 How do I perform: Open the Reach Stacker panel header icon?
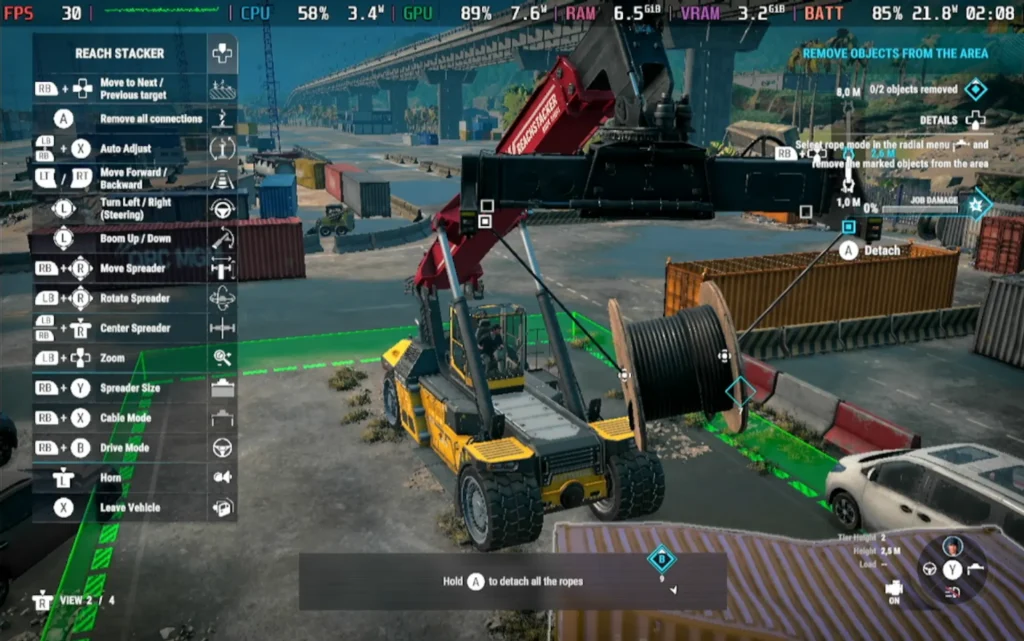(222, 54)
